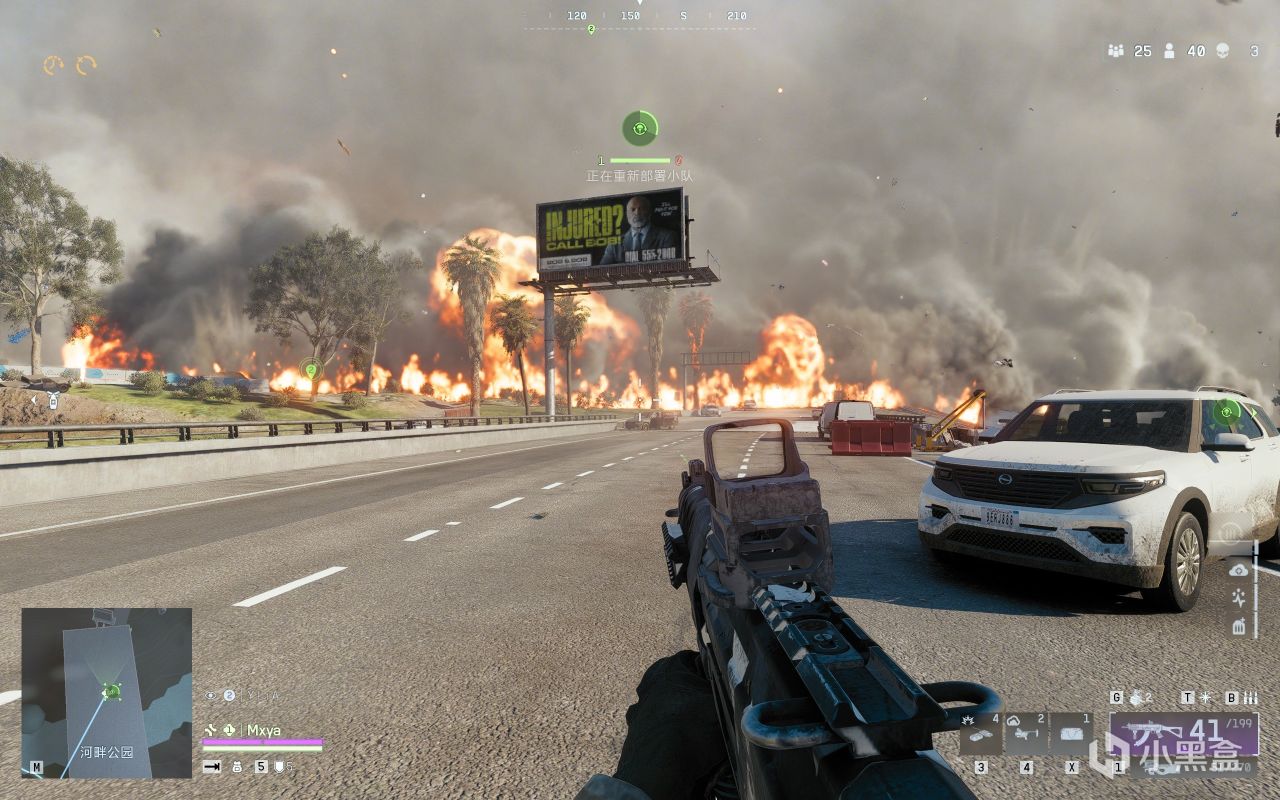Select the ammo crate perk icon
Image resolution: width=1280 pixels, height=800 pixels.
coord(1239,627)
